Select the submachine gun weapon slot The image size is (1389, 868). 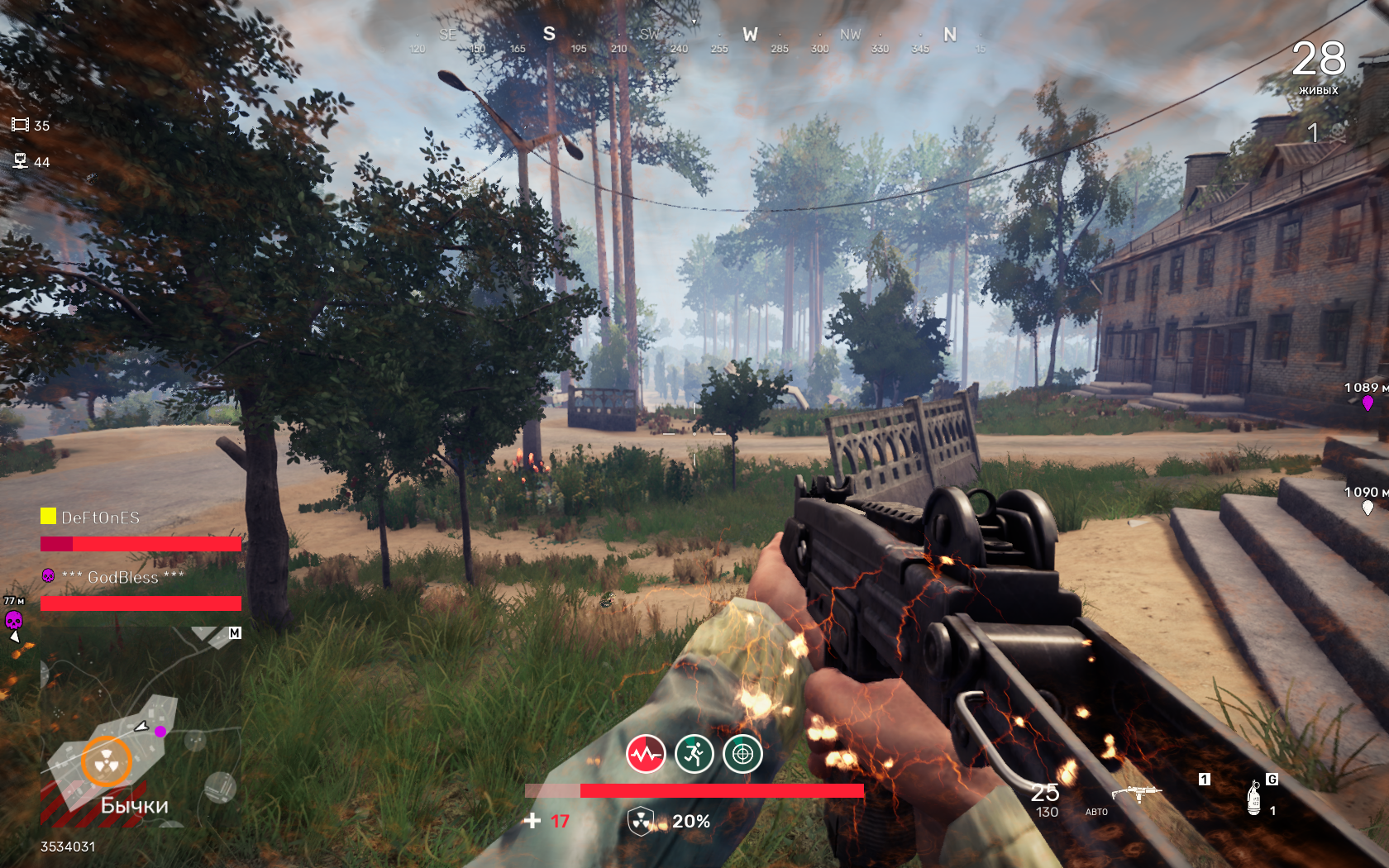1138,794
